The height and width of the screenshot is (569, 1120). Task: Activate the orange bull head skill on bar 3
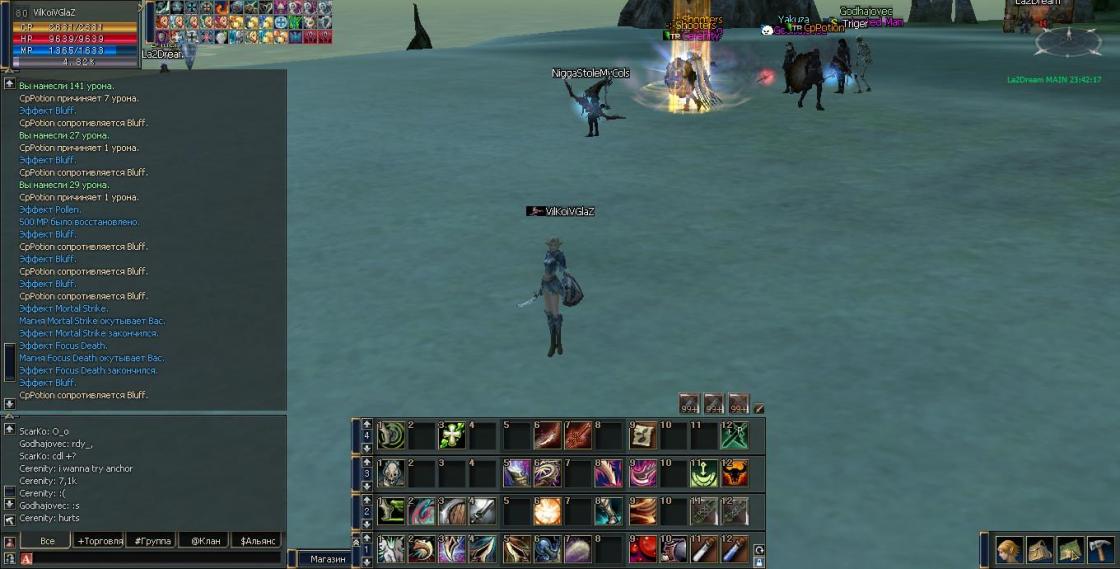click(735, 472)
